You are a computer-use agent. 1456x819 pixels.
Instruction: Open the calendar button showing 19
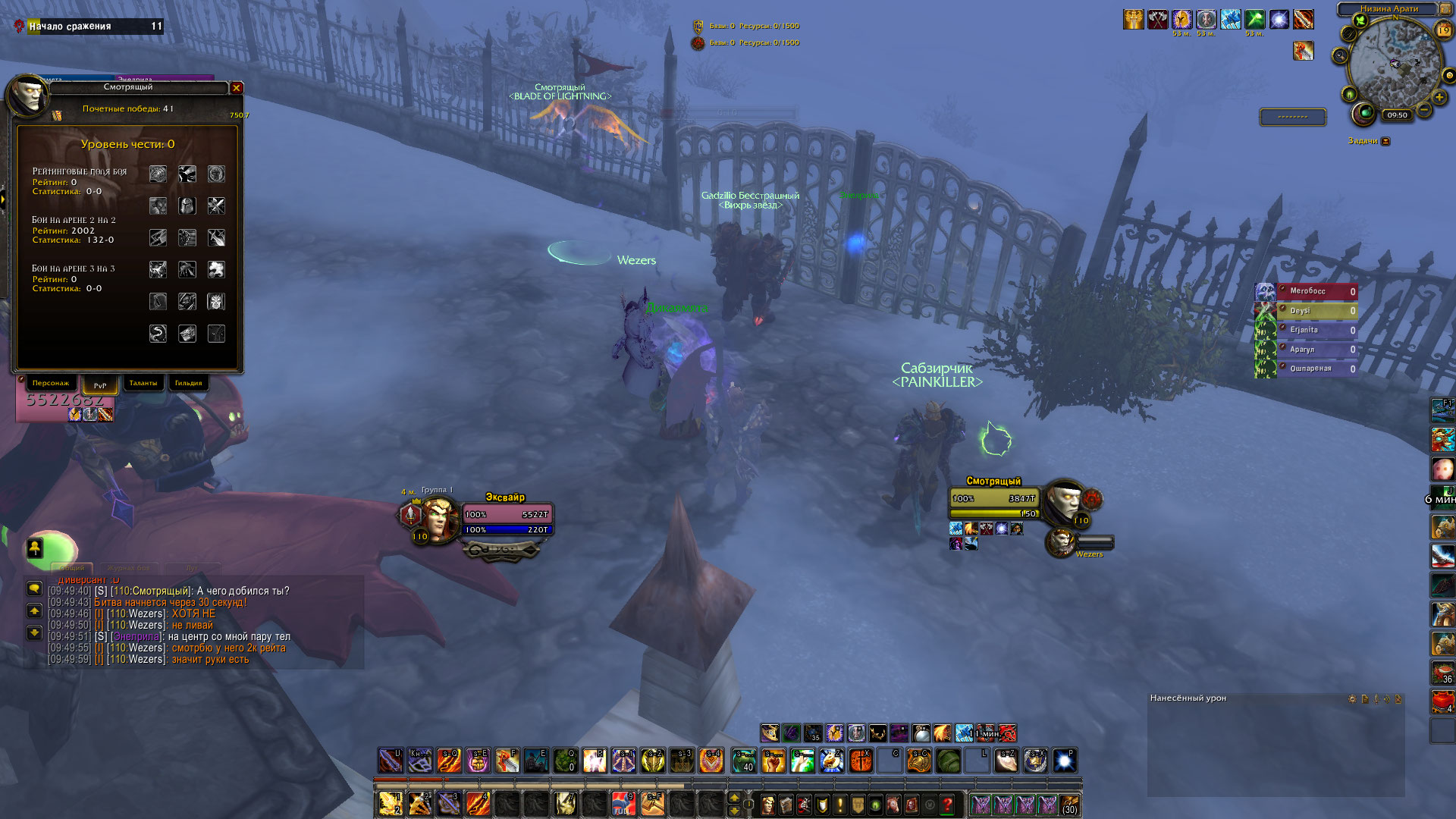[1444, 30]
